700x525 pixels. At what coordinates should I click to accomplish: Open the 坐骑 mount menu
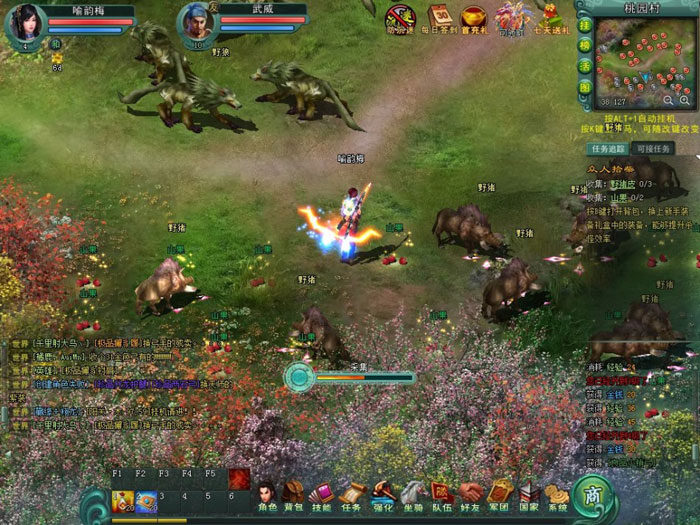coord(412,494)
